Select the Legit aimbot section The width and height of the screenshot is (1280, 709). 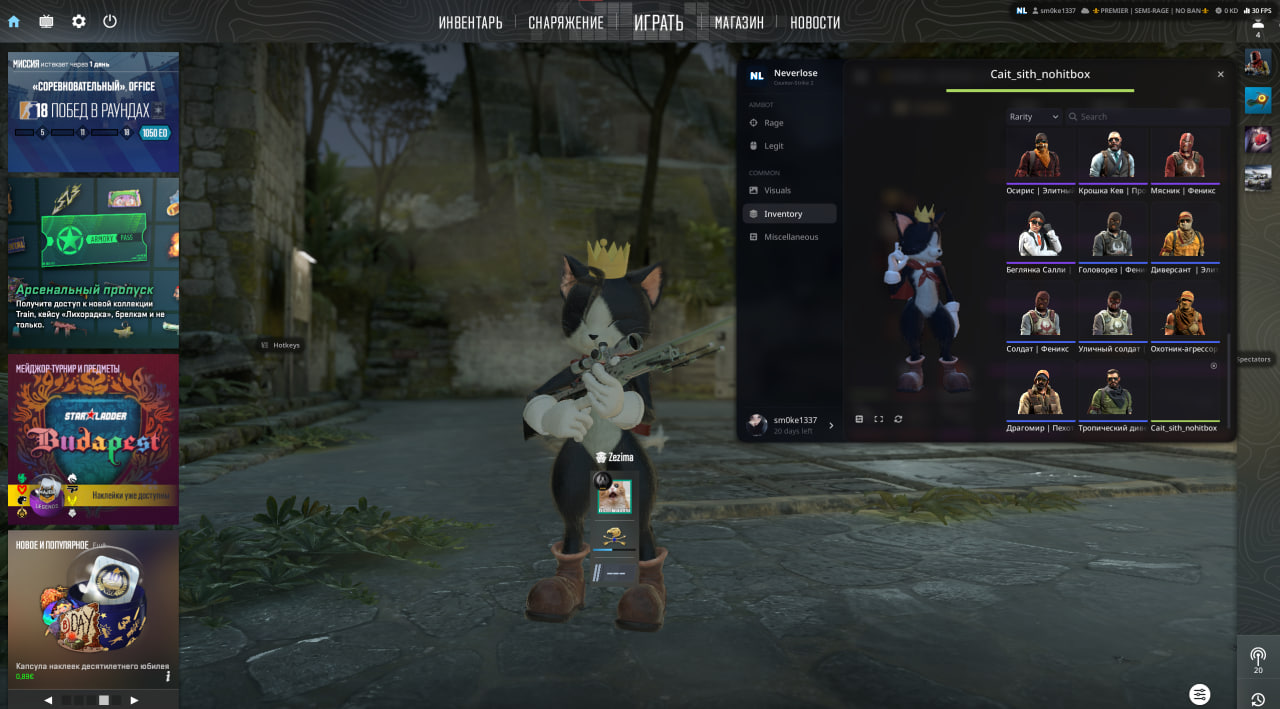pyautogui.click(x=773, y=146)
